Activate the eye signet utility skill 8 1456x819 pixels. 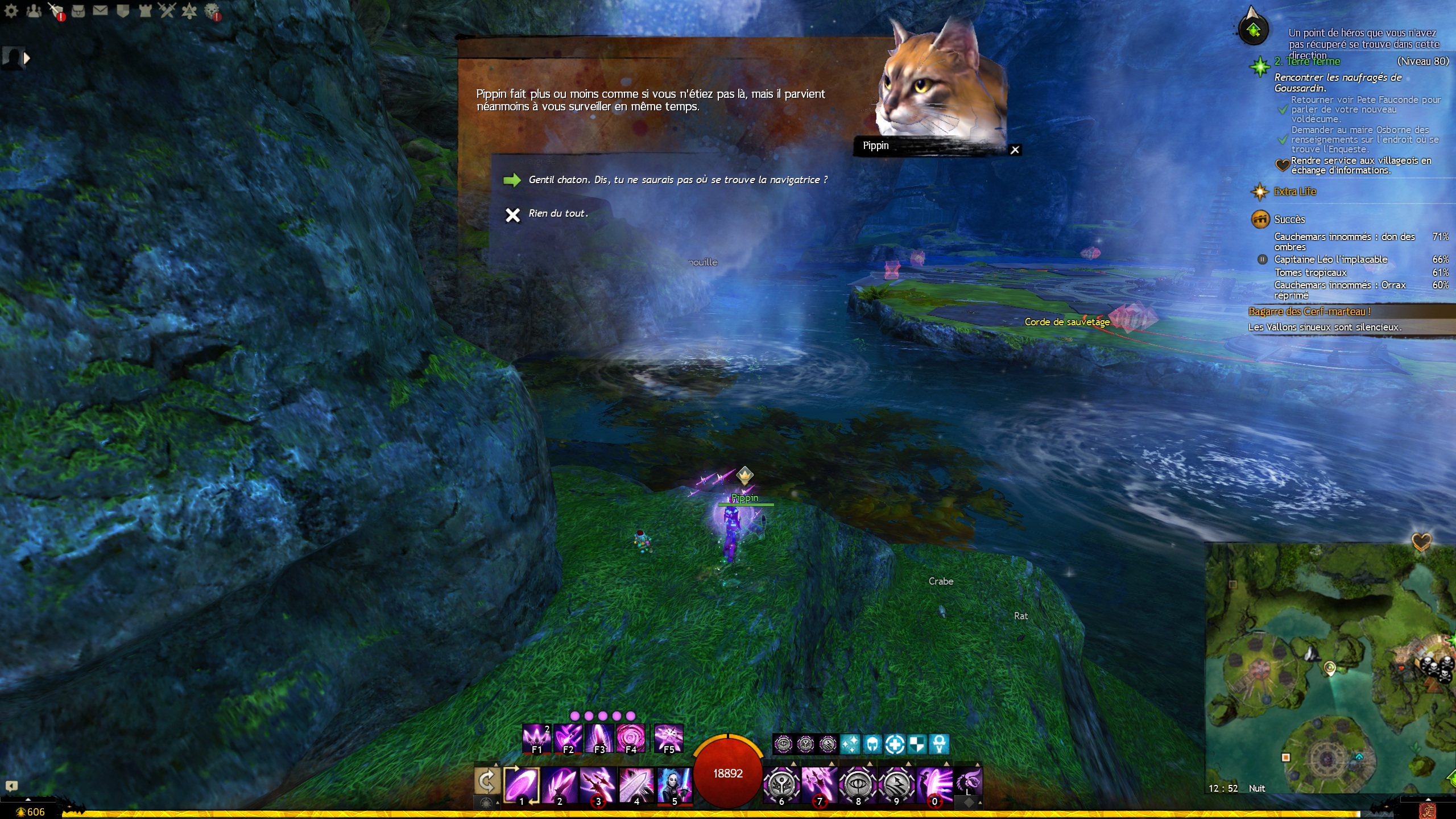(x=858, y=785)
